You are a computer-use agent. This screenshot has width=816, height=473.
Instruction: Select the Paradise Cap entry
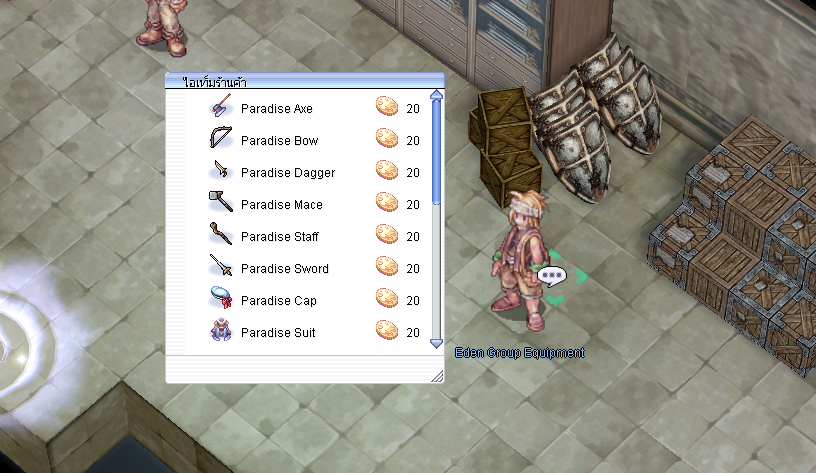click(278, 300)
